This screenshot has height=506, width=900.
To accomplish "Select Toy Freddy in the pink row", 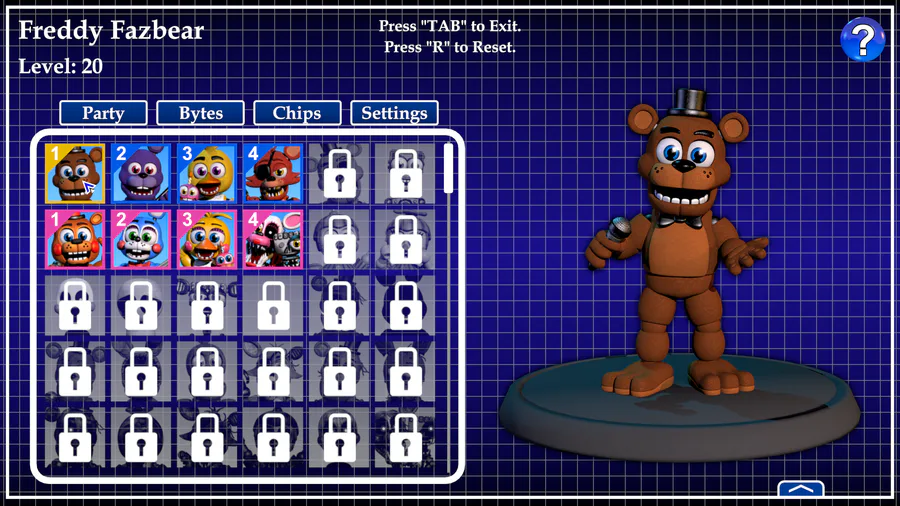I will (75, 239).
